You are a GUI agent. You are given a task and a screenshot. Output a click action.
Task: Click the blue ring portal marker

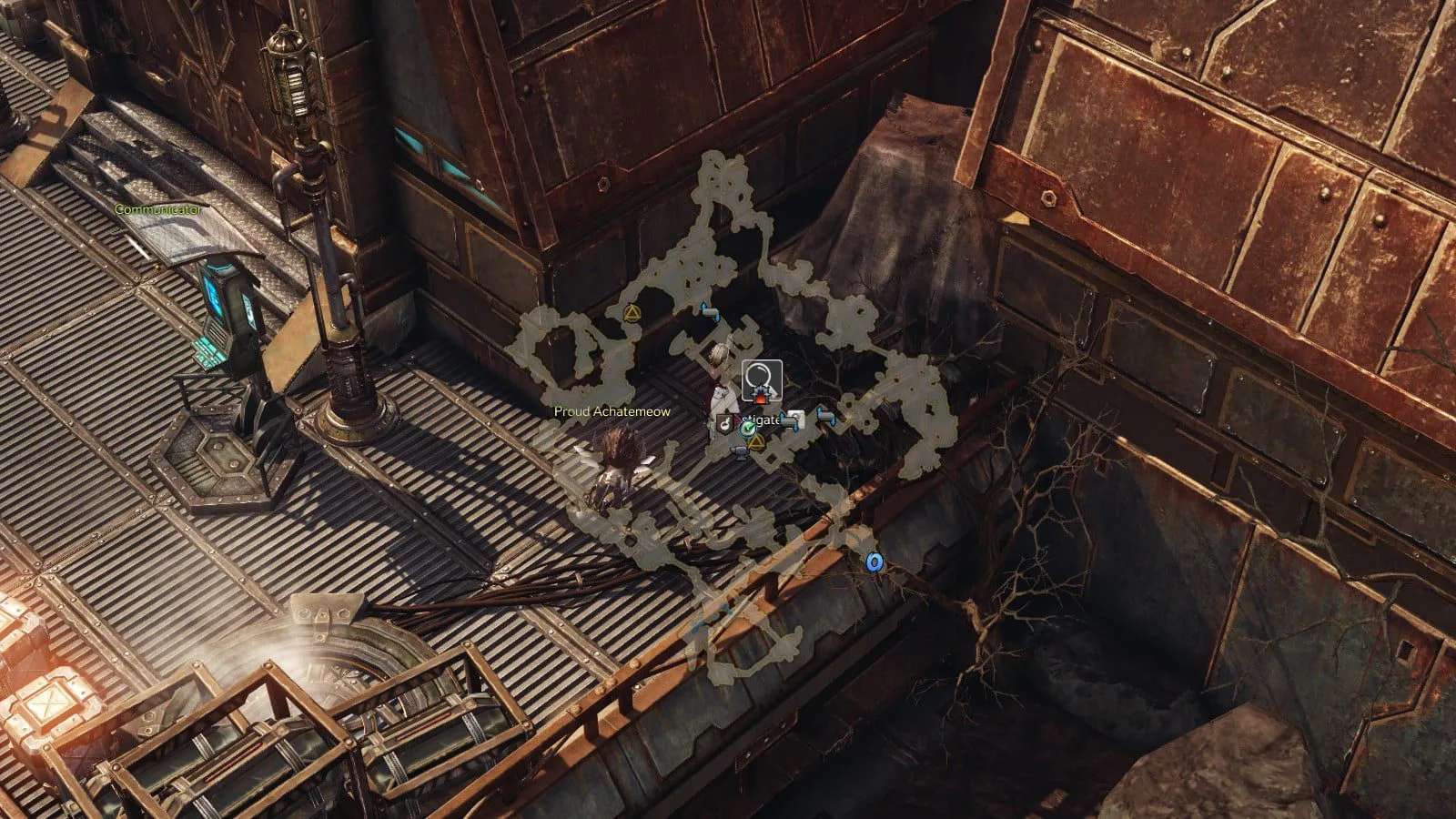point(875,563)
